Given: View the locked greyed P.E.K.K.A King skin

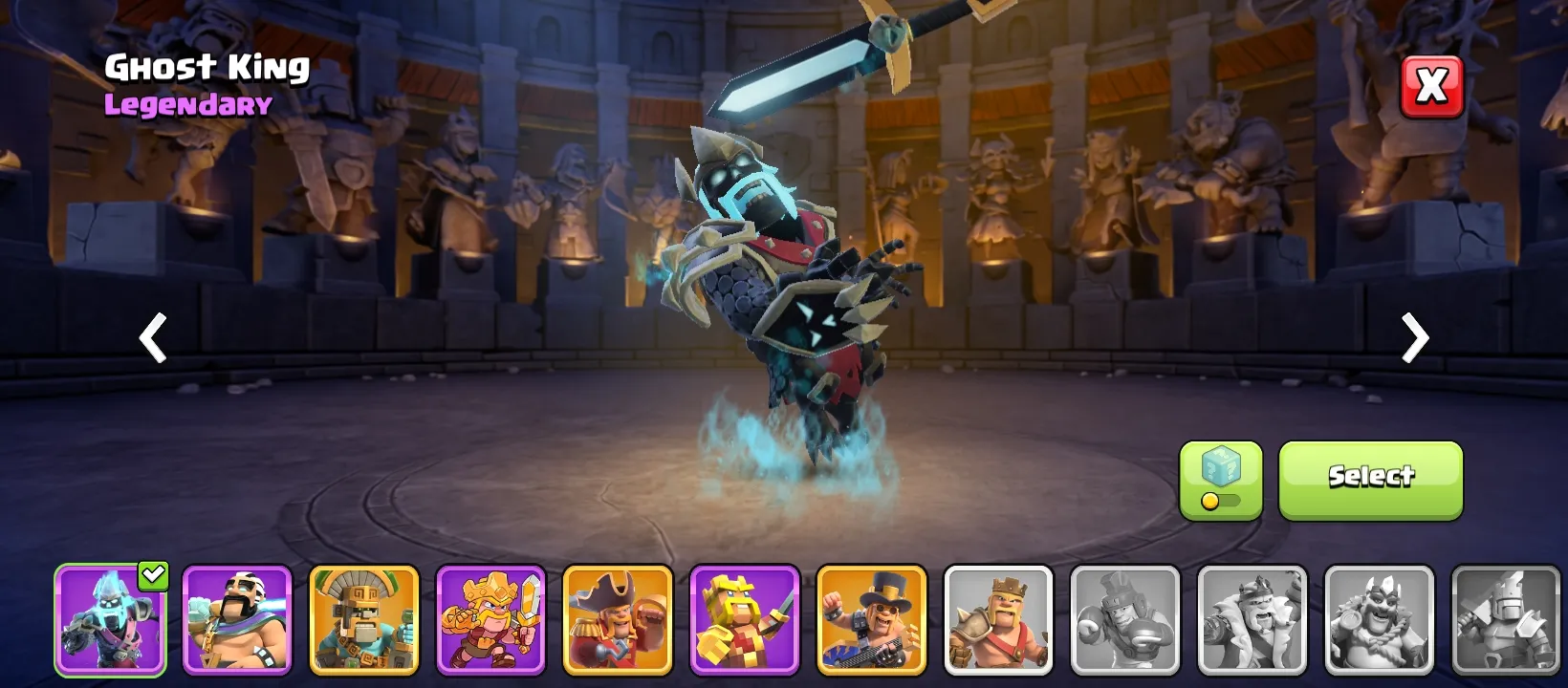Looking at the screenshot, I should (x=1508, y=619).
